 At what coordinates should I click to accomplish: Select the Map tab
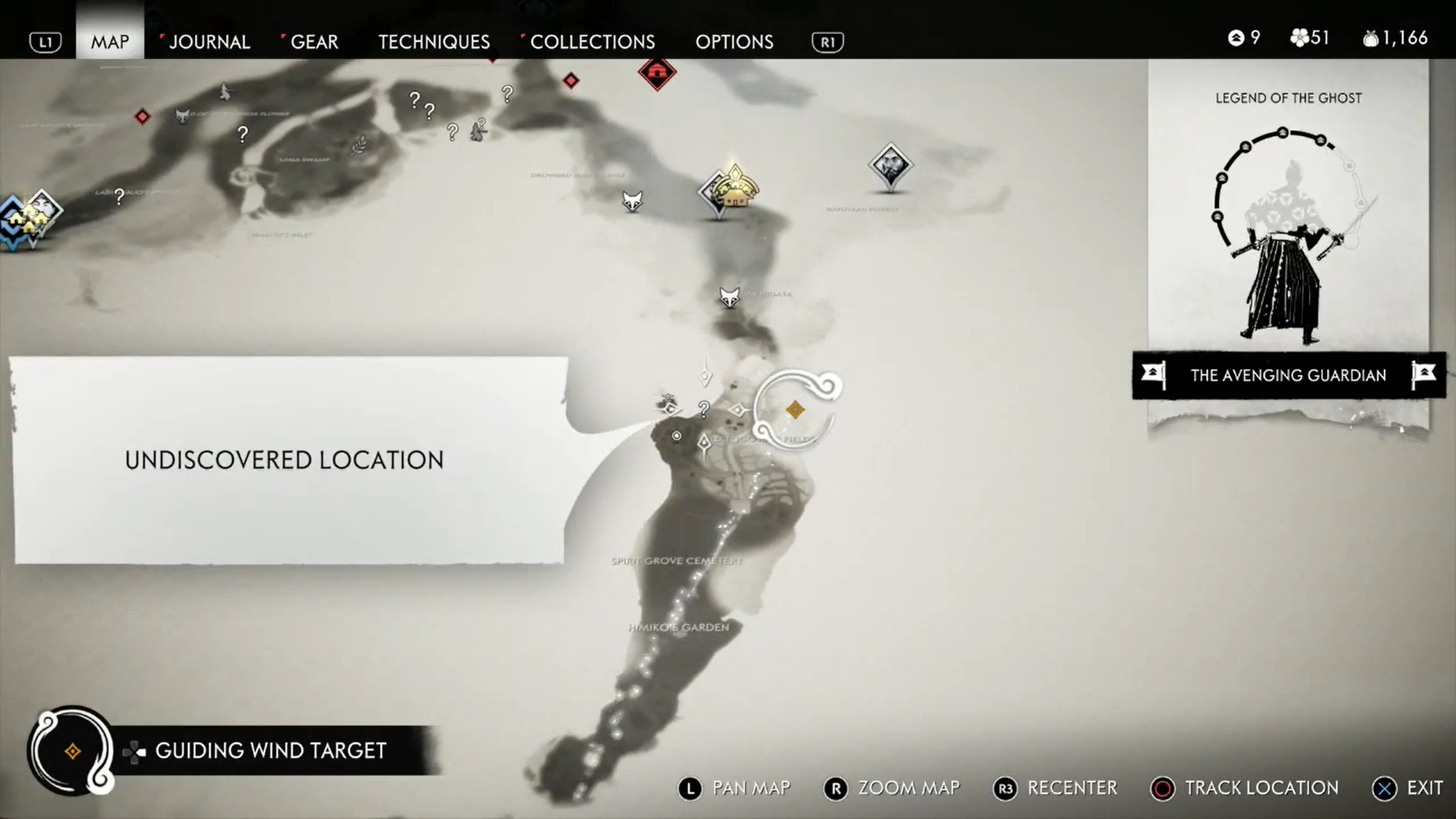[x=110, y=42]
